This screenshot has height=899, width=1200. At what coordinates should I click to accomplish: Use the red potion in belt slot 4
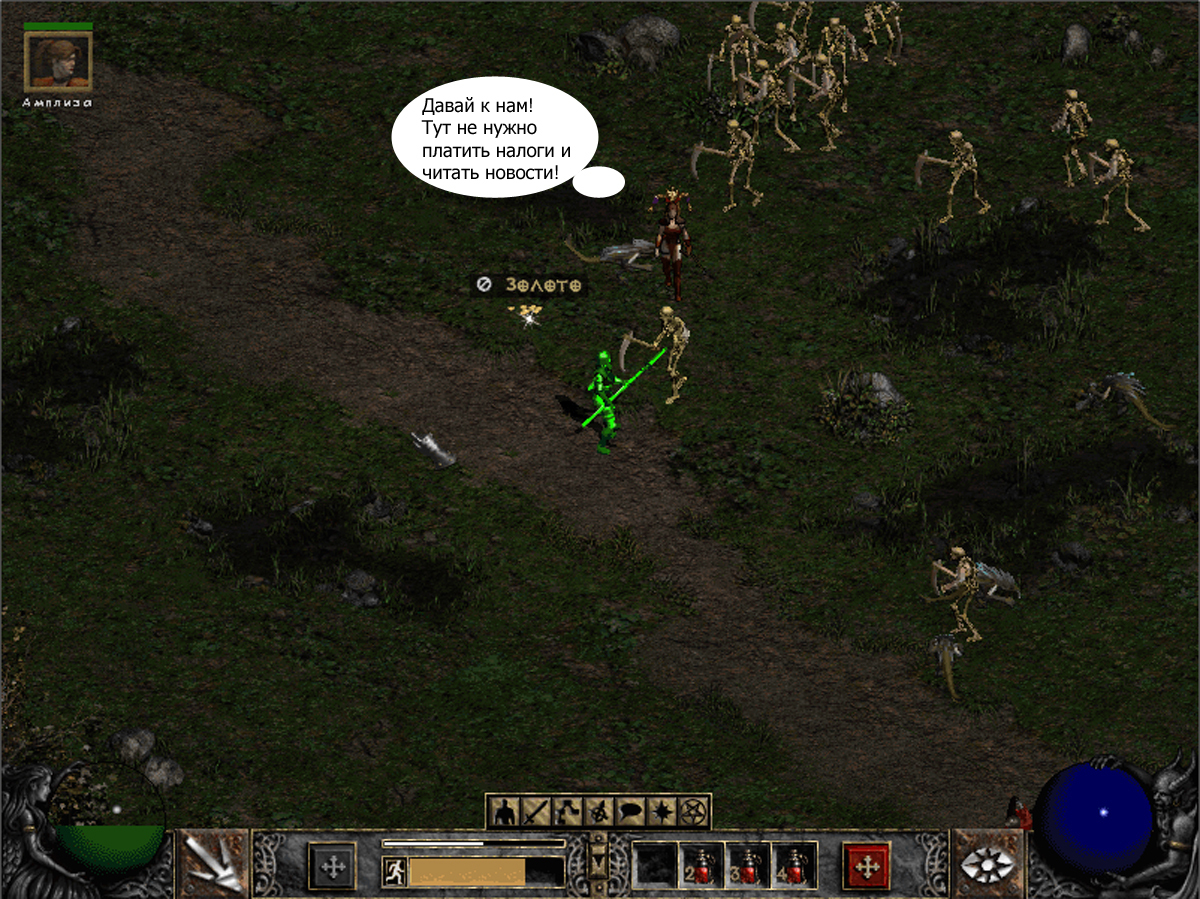click(794, 865)
